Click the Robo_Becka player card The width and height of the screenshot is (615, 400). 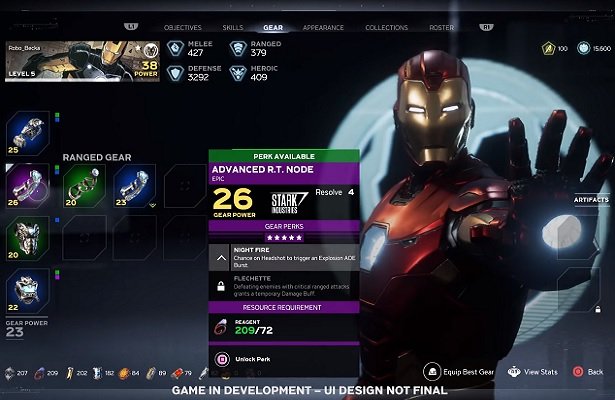tap(83, 60)
